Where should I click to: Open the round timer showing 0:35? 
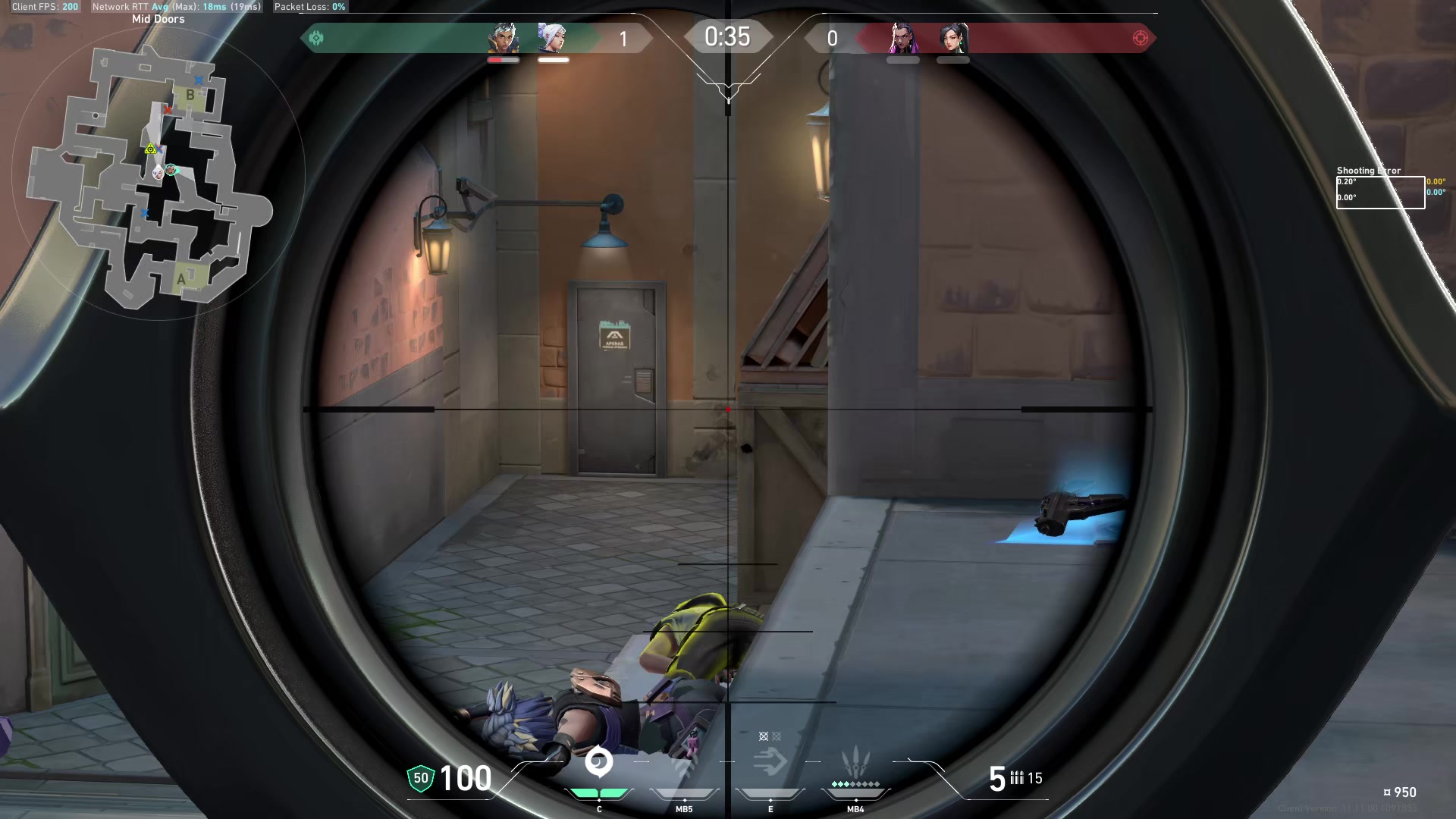coord(728,35)
